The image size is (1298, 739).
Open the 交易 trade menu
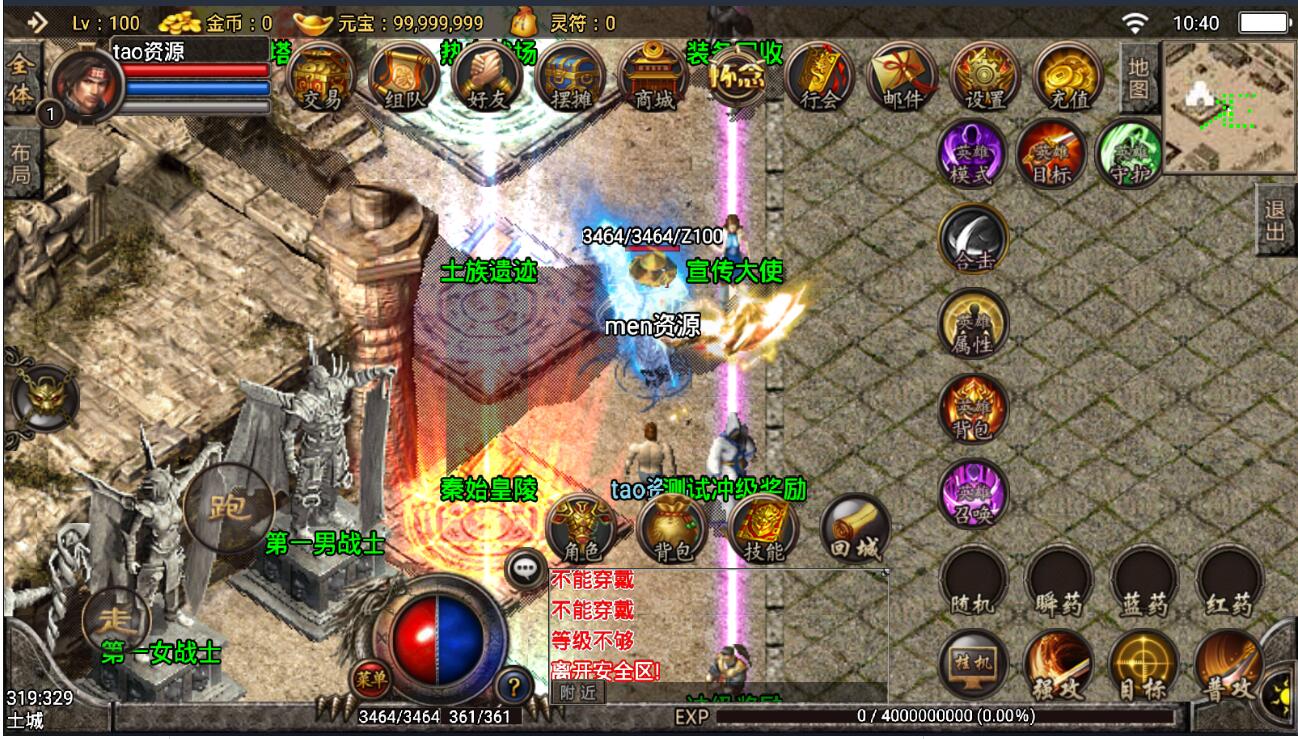321,78
